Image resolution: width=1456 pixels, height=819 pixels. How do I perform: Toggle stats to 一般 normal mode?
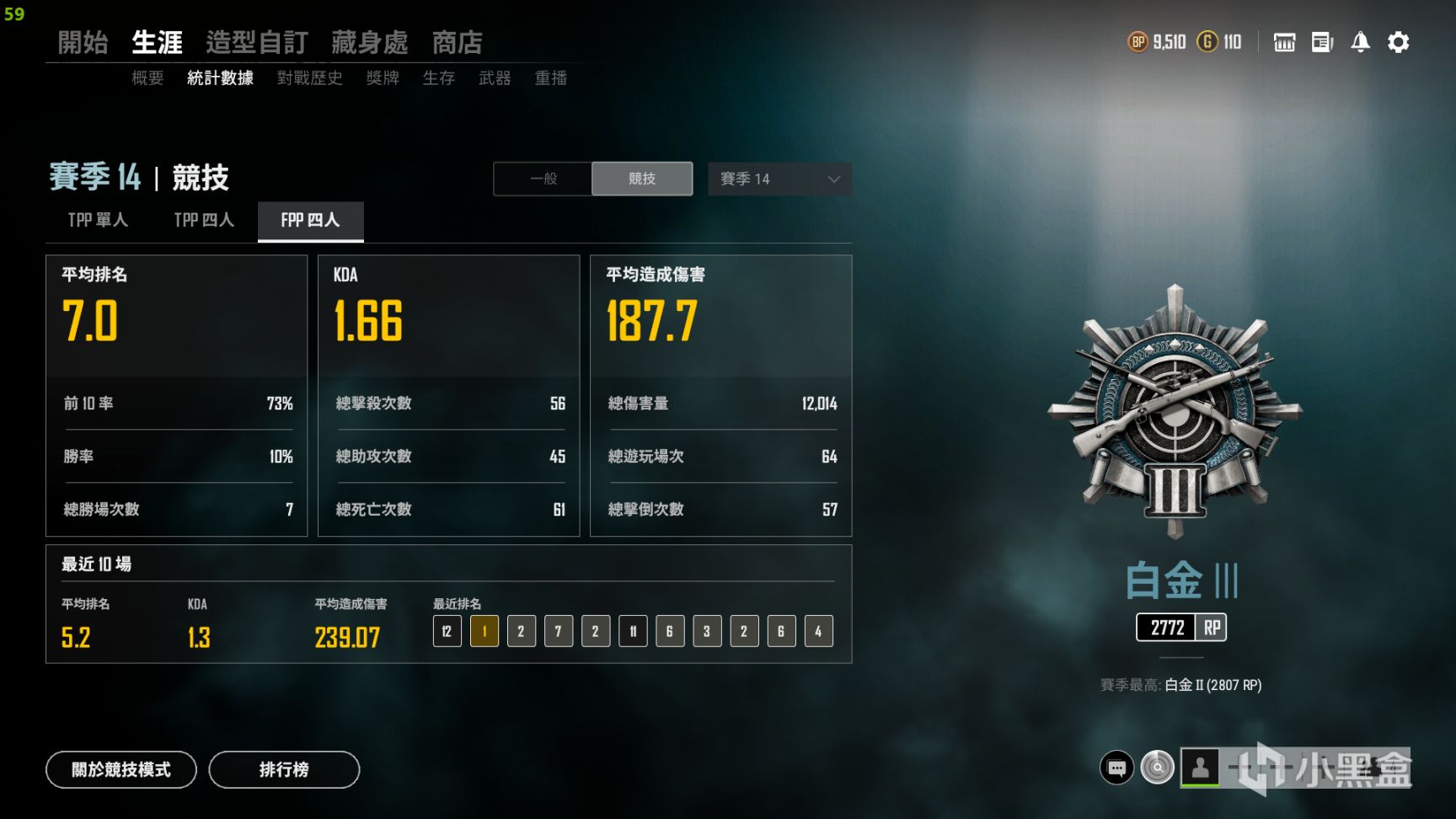click(x=543, y=179)
